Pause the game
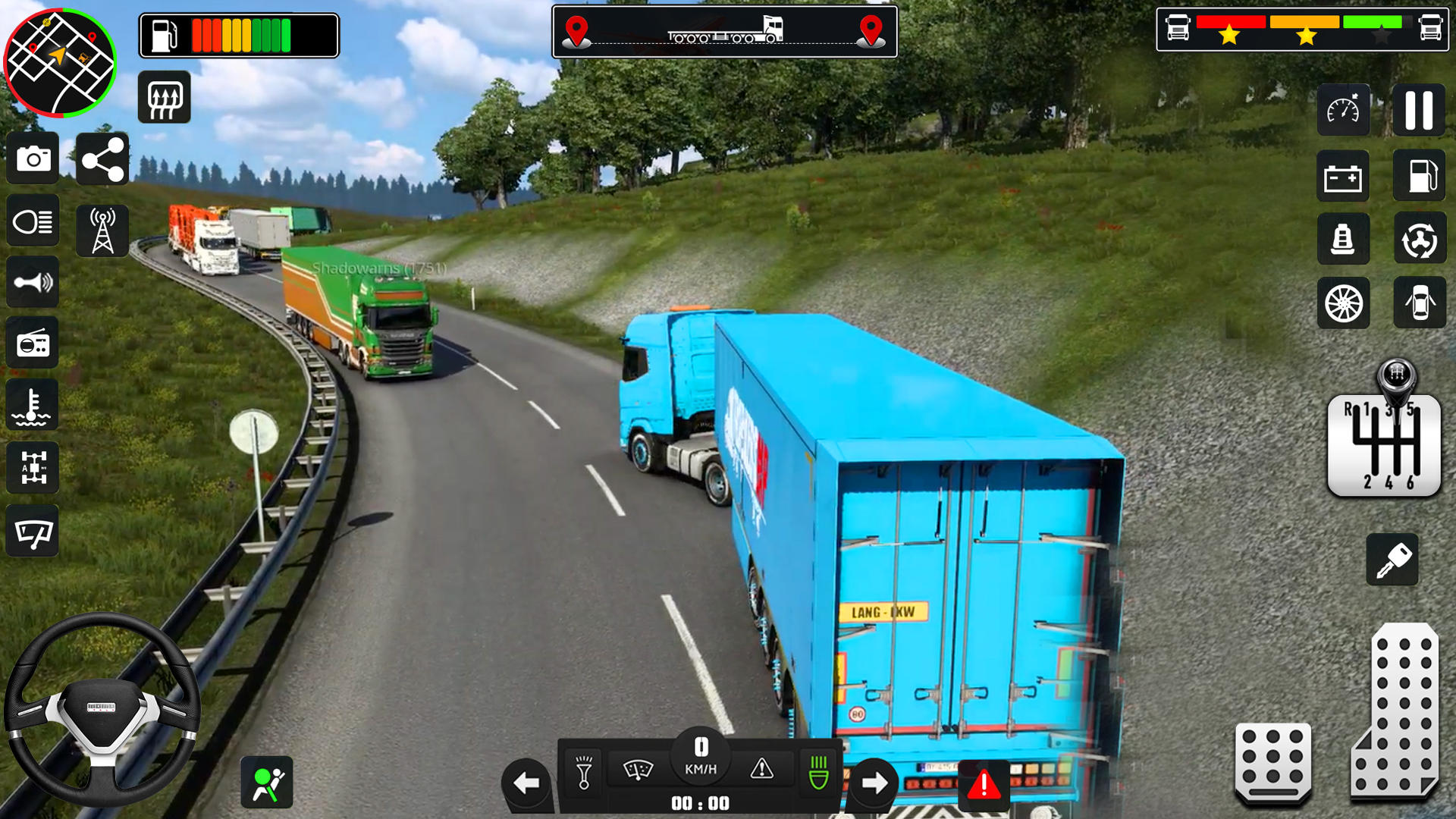Screen dimensions: 1456x819 [x=1420, y=110]
